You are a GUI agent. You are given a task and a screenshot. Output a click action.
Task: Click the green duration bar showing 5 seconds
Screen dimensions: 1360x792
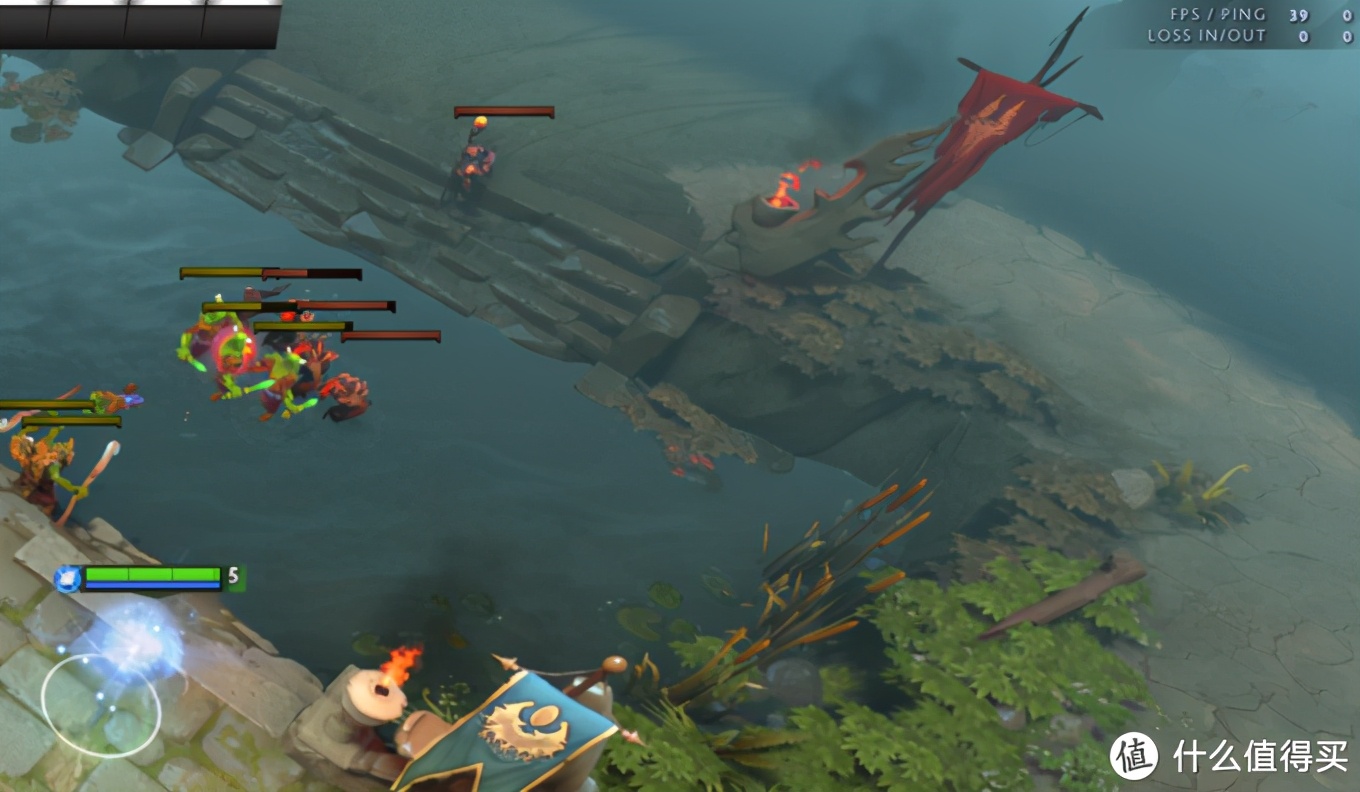pos(152,575)
